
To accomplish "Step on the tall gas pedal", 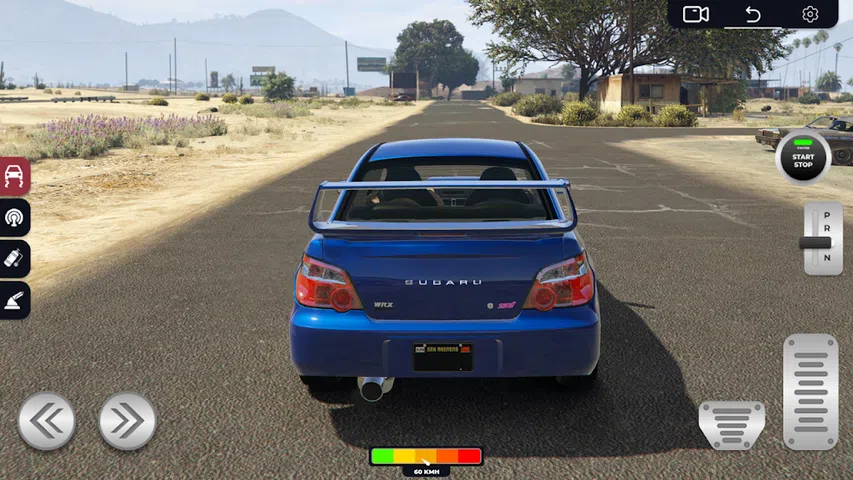I will point(810,391).
